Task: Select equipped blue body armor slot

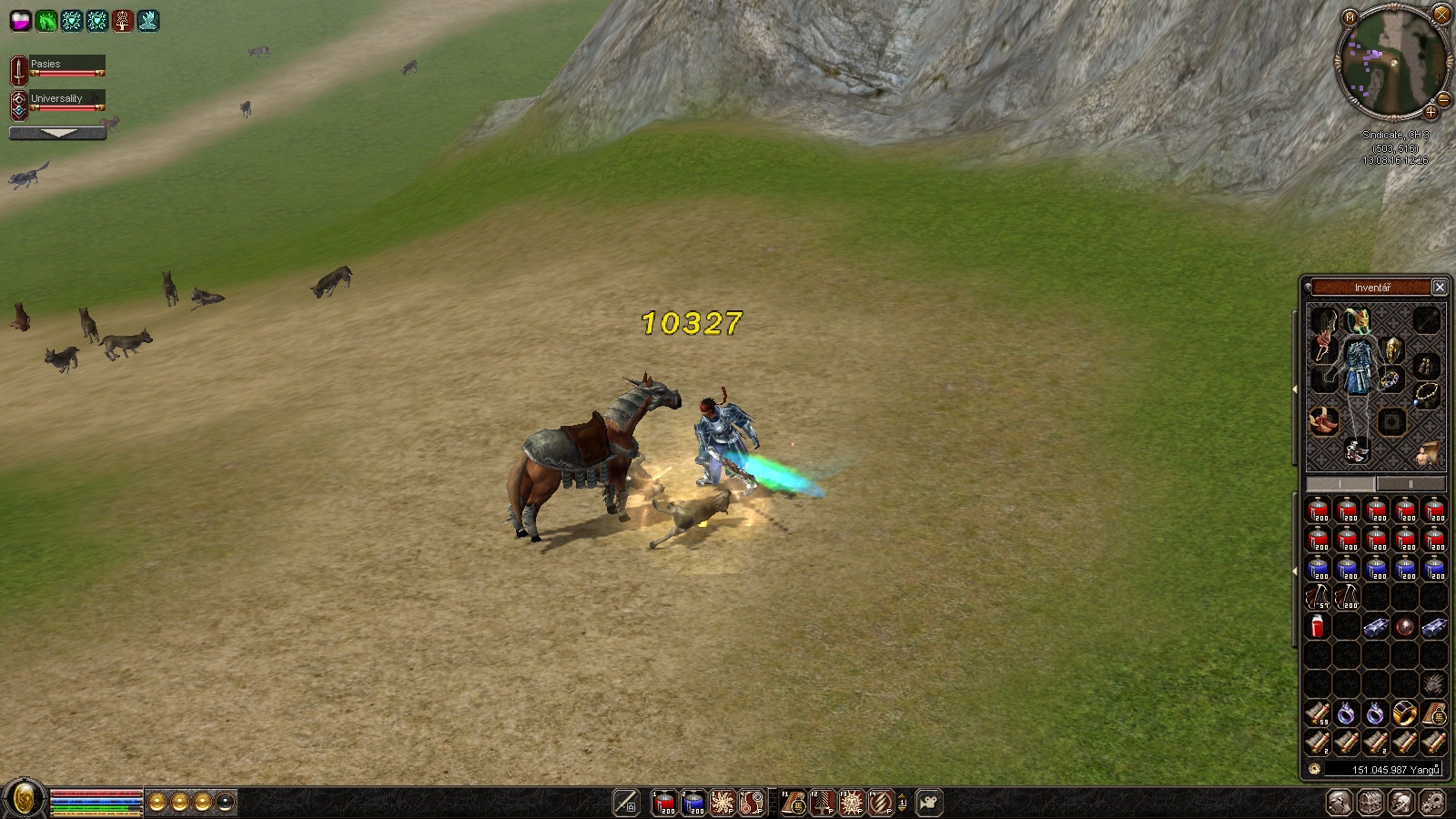Action: click(x=1360, y=369)
